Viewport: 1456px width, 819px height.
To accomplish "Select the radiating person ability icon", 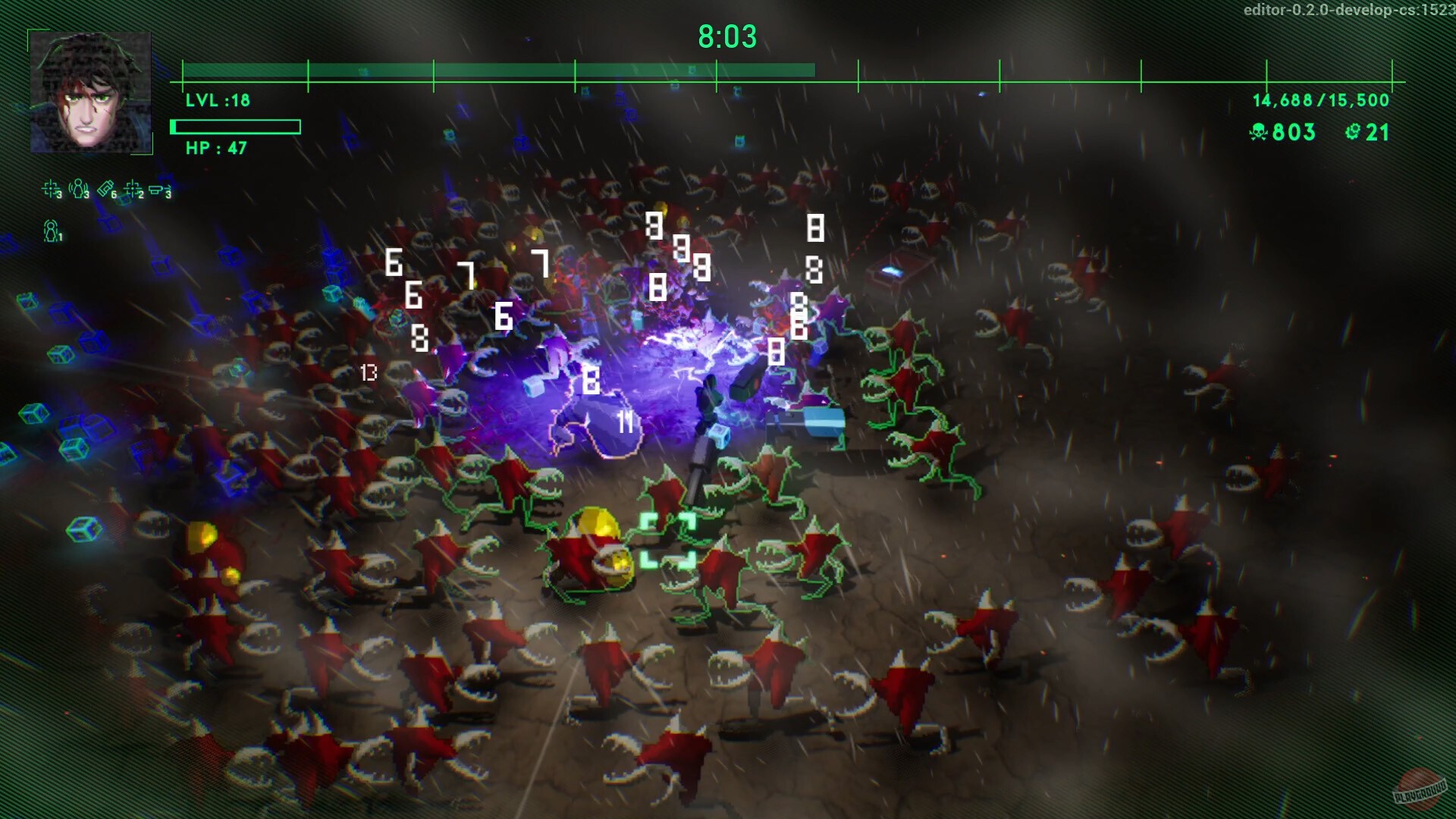I will [x=78, y=188].
